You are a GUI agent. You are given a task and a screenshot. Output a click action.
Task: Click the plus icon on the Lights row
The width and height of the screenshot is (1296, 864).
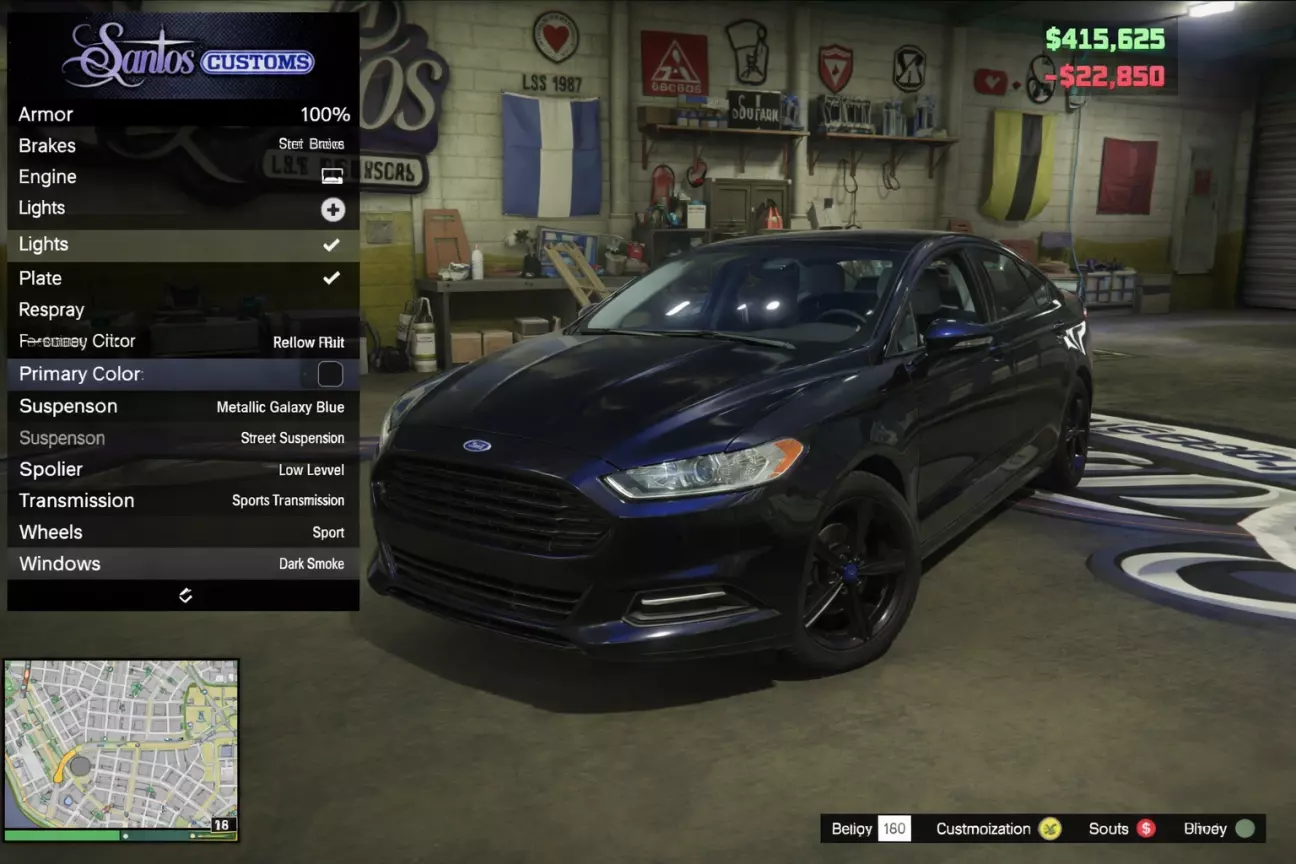coord(332,209)
